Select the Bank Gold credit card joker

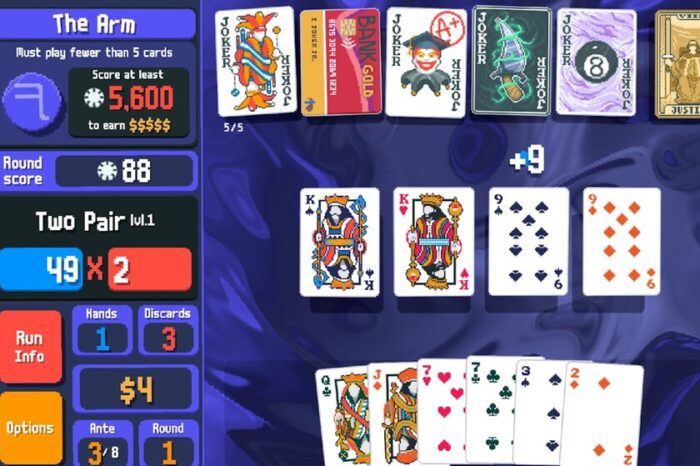tap(340, 62)
